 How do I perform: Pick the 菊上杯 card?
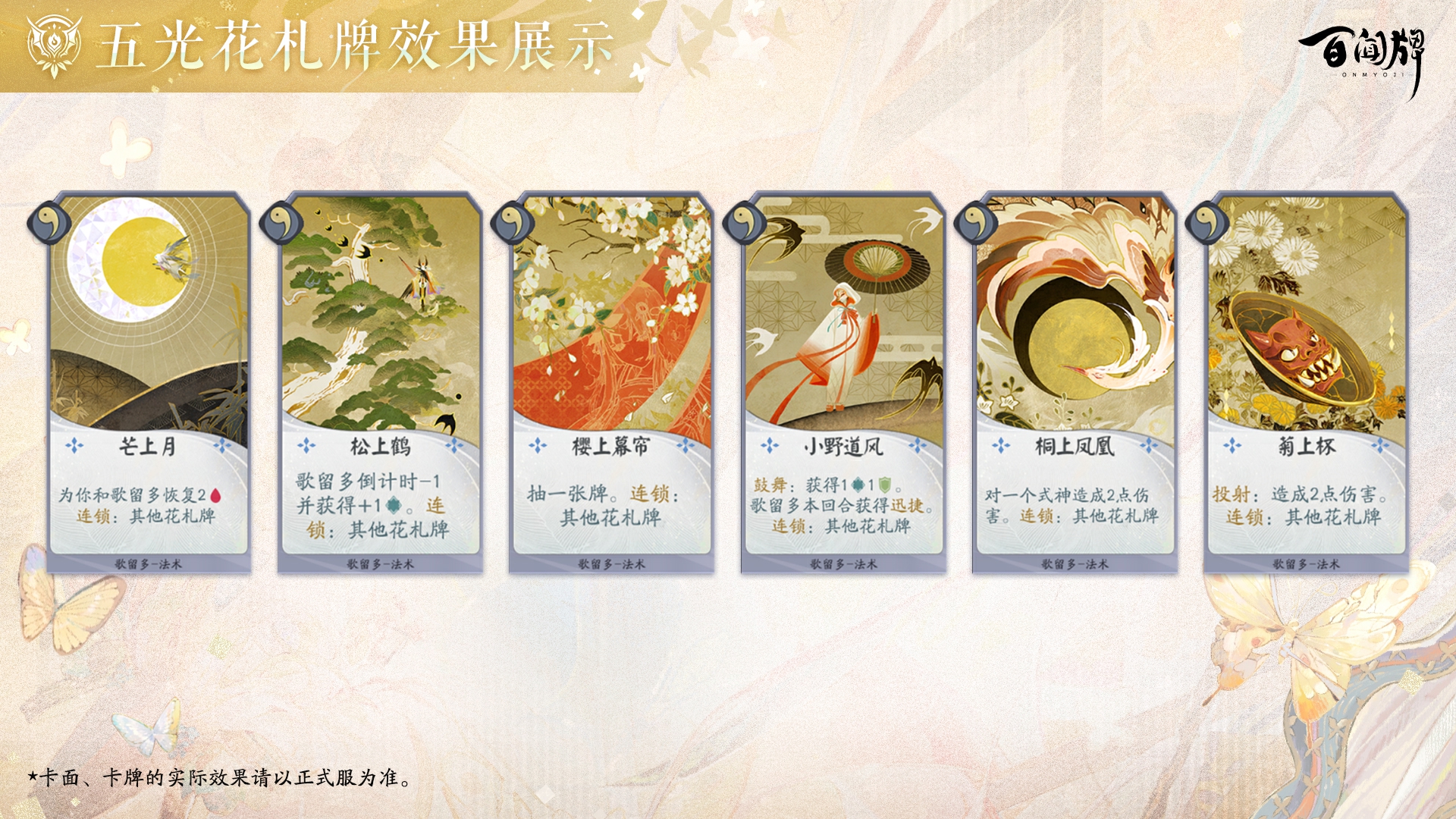click(1306, 382)
